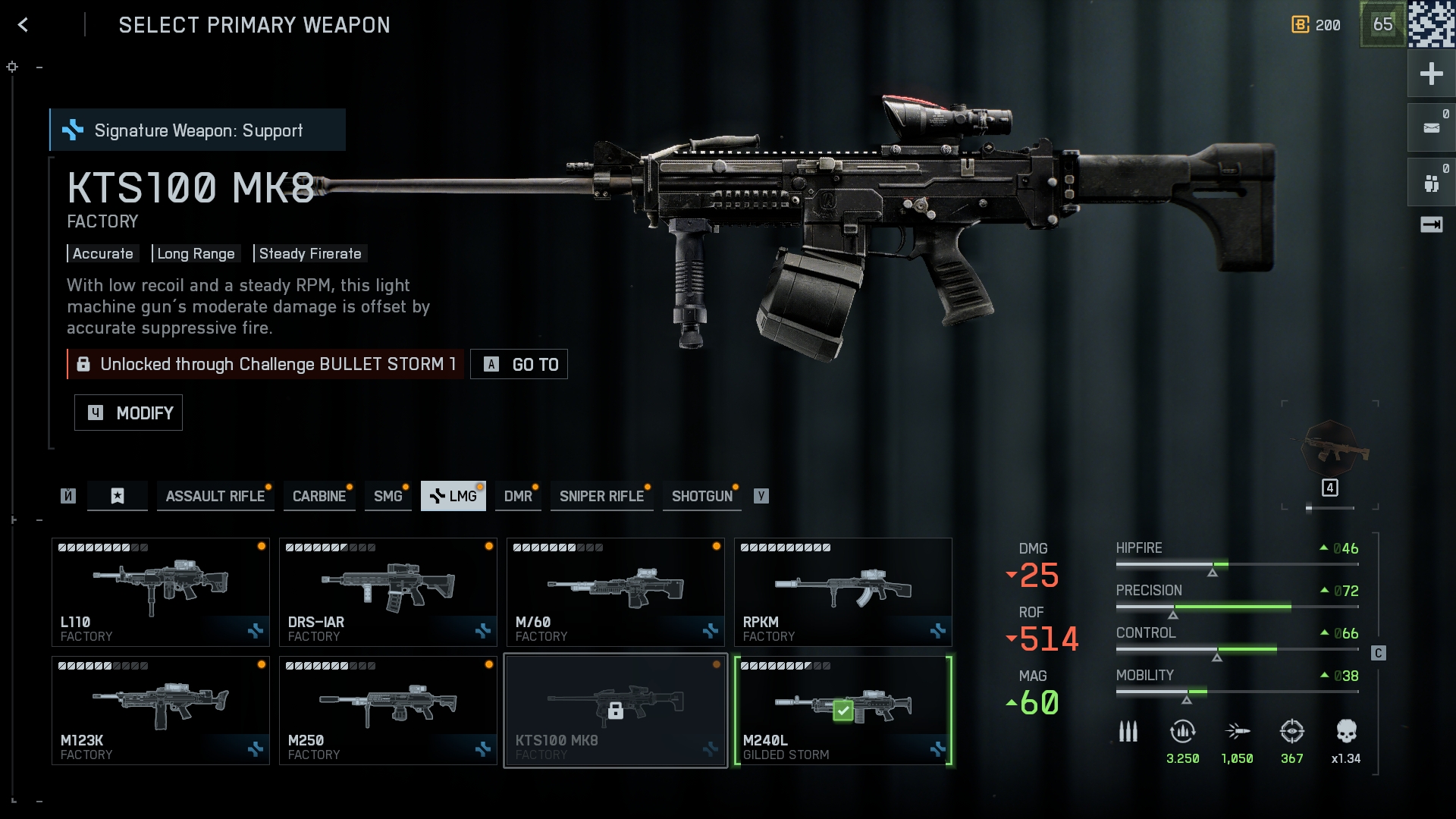Click GO TO challenge button
This screenshot has width=1456, height=819.
click(x=519, y=364)
